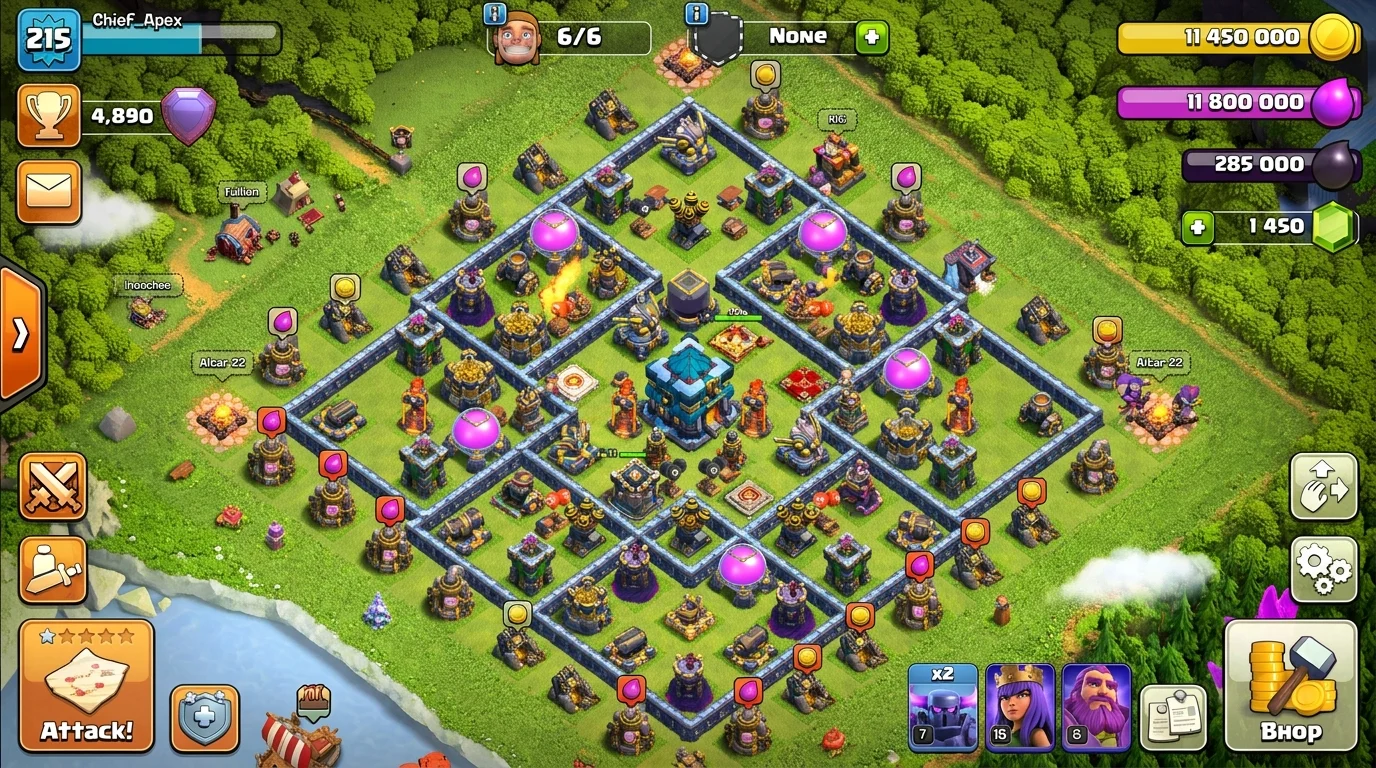Select the P.E.K.K.A x2 troop card
This screenshot has height=768, width=1376.
(942, 707)
